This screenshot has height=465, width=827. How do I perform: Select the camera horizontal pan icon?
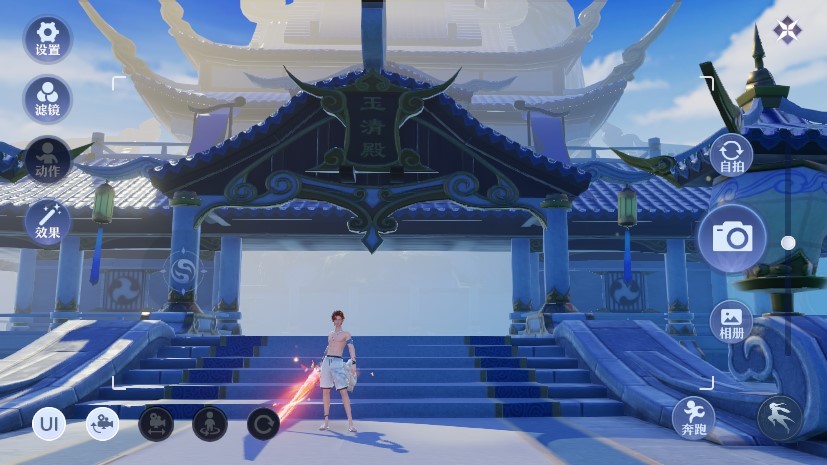(x=156, y=424)
